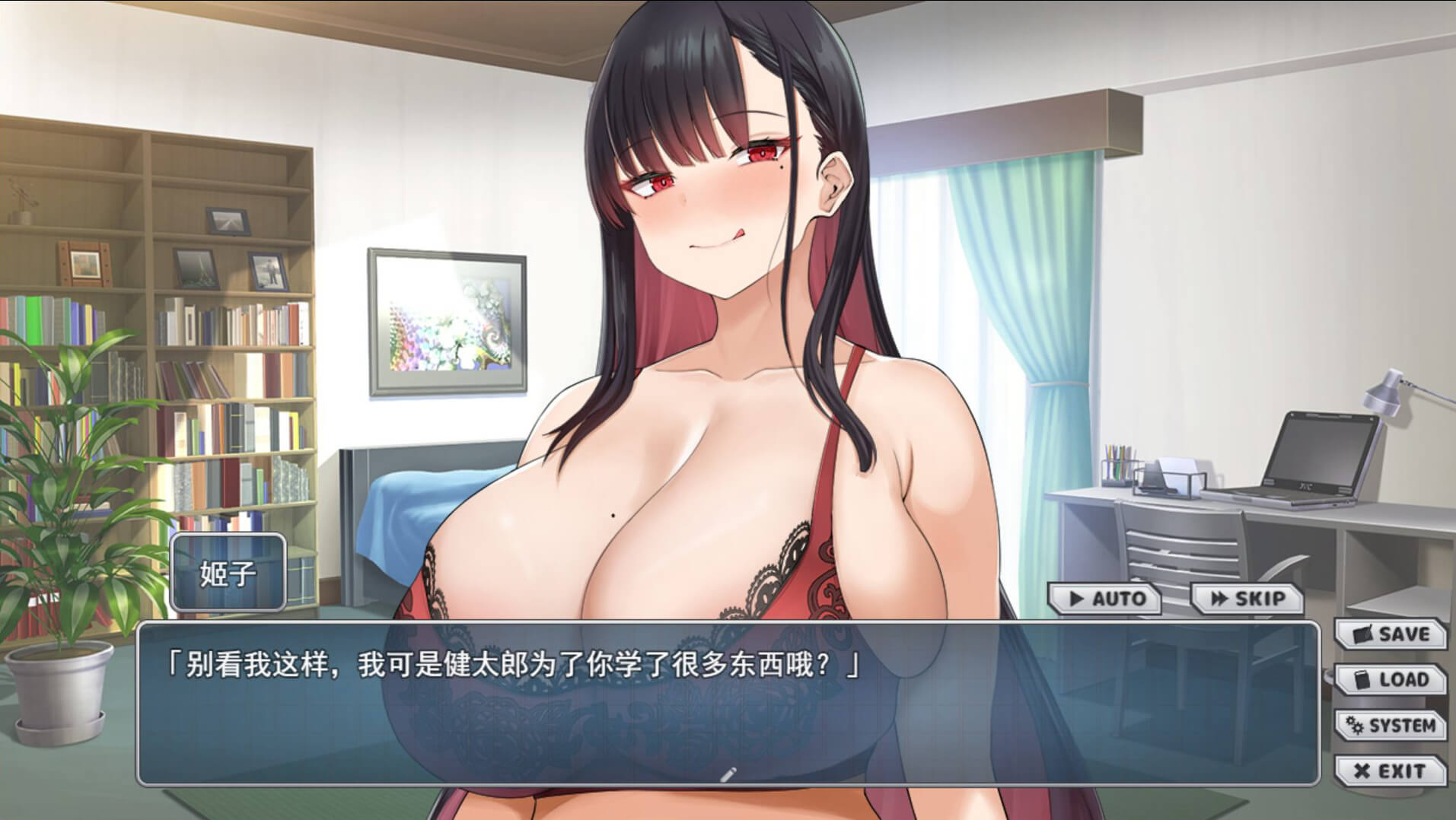Enable AUTO dialogue advance

pyautogui.click(x=1106, y=599)
